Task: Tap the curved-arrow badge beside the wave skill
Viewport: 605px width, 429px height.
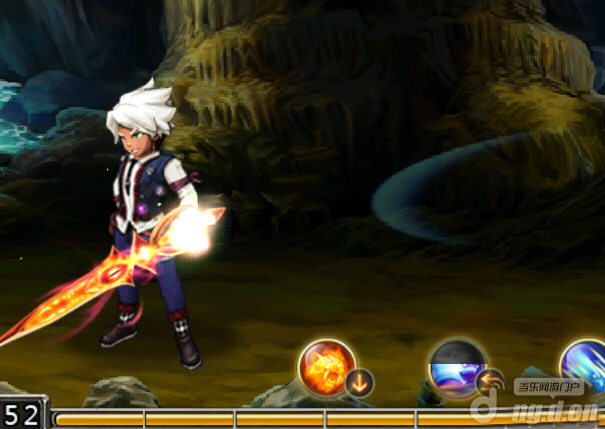Action: point(490,382)
